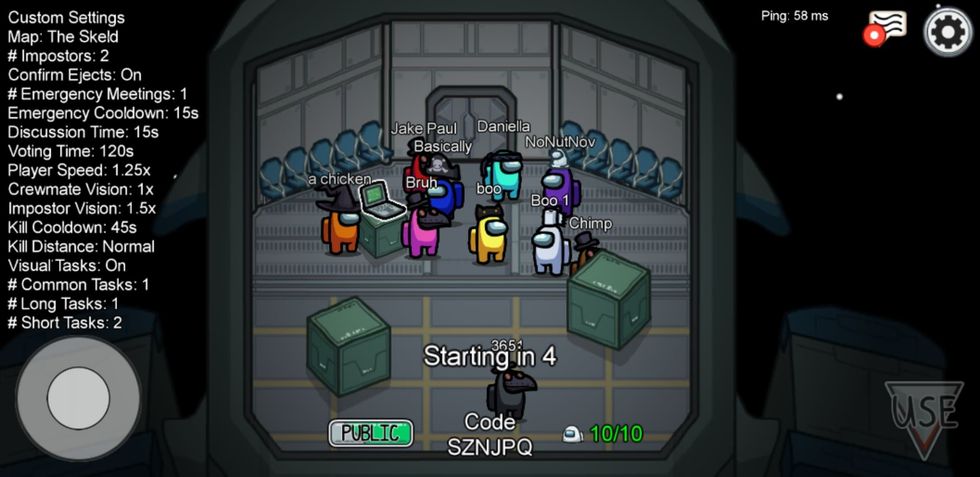
Task: Toggle the PUBLIC lobby visibility button
Action: (x=371, y=433)
